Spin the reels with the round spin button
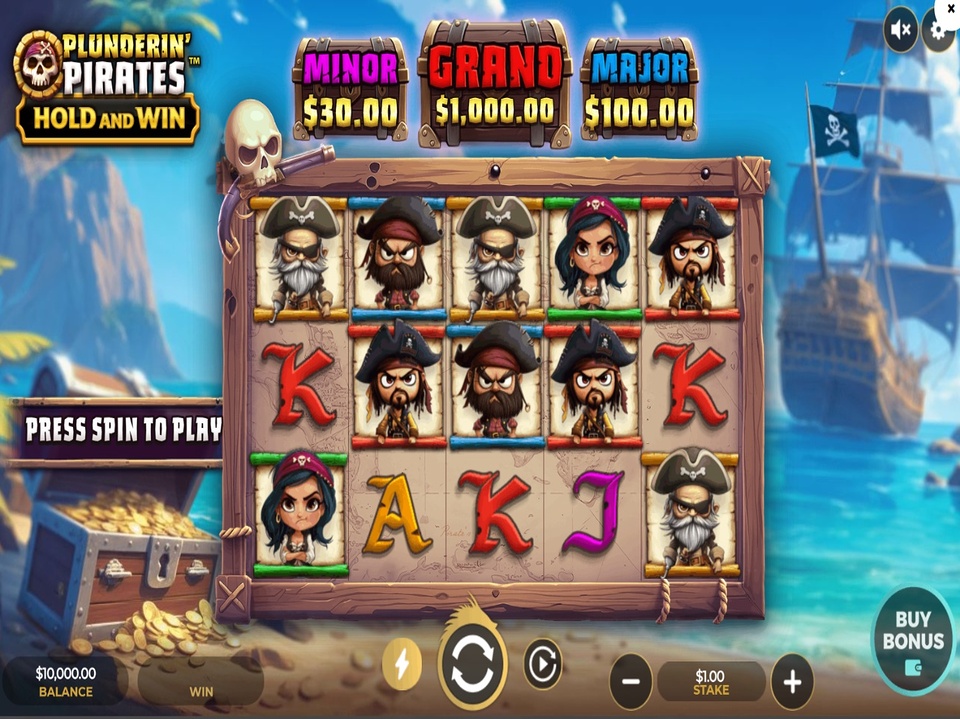Viewport: 960px width, 719px height. [472, 665]
